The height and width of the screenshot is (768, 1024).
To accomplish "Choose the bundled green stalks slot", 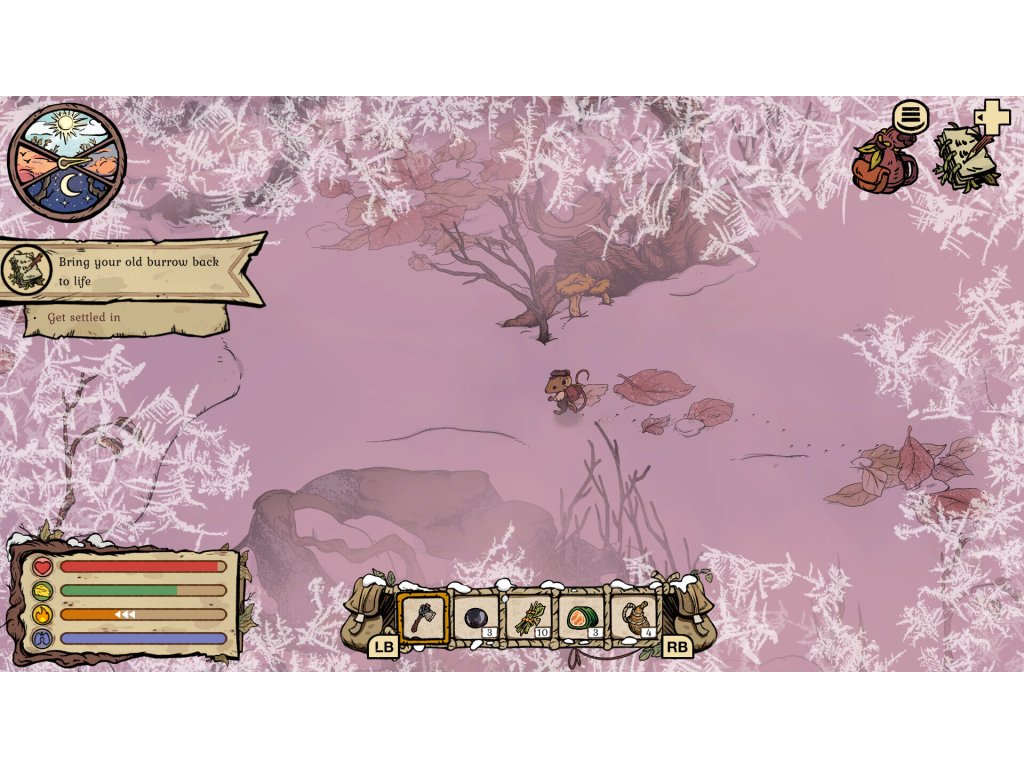I will tap(528, 617).
